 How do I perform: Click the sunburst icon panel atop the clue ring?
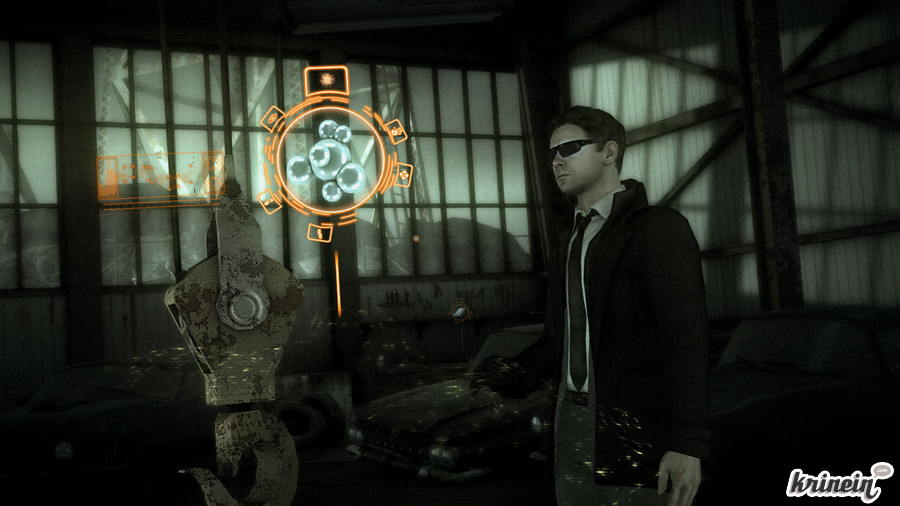click(x=324, y=78)
